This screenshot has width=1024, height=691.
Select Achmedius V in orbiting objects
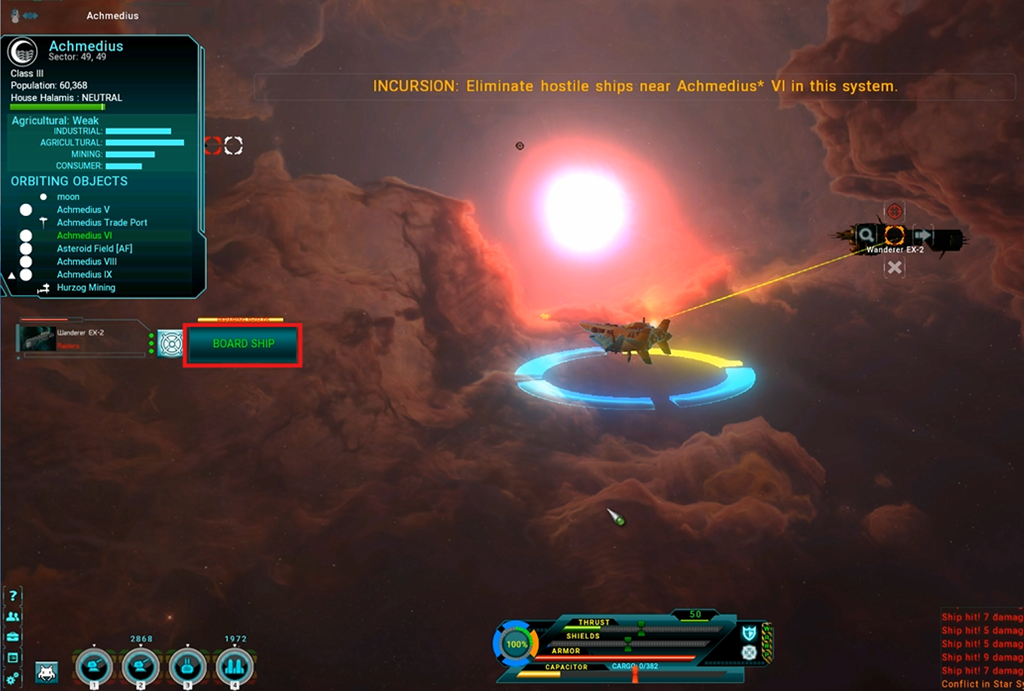(83, 210)
